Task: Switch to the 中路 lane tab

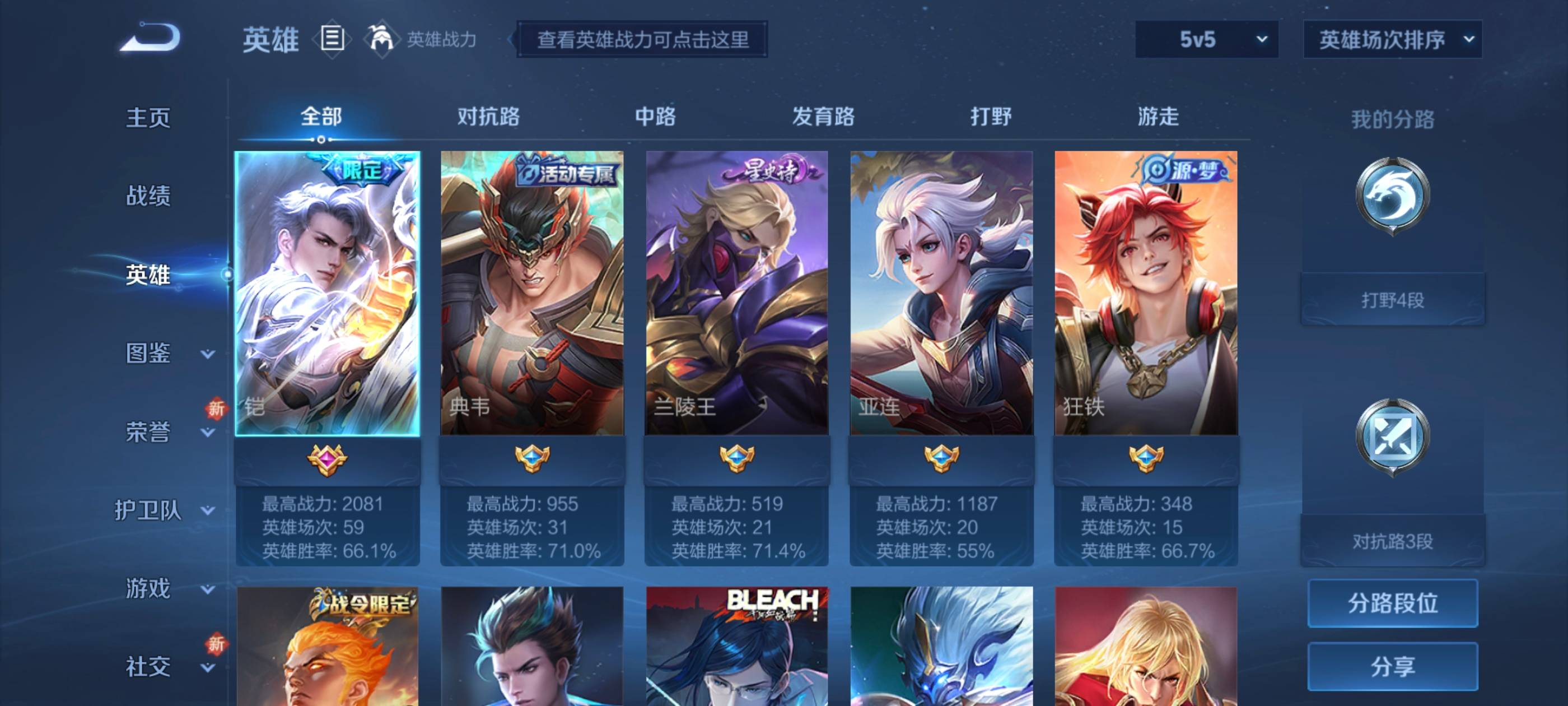Action: click(x=656, y=117)
